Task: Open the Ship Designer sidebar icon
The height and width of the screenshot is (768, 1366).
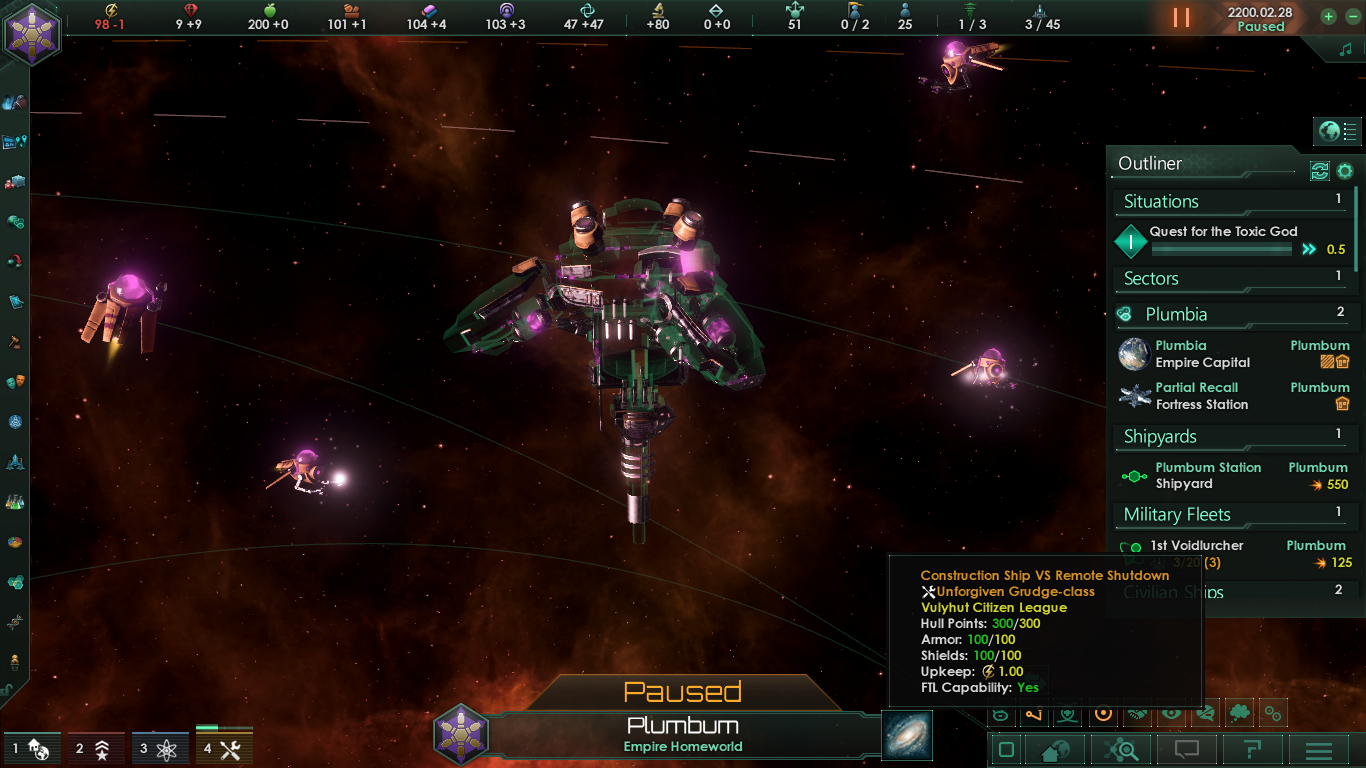Action: (13, 465)
